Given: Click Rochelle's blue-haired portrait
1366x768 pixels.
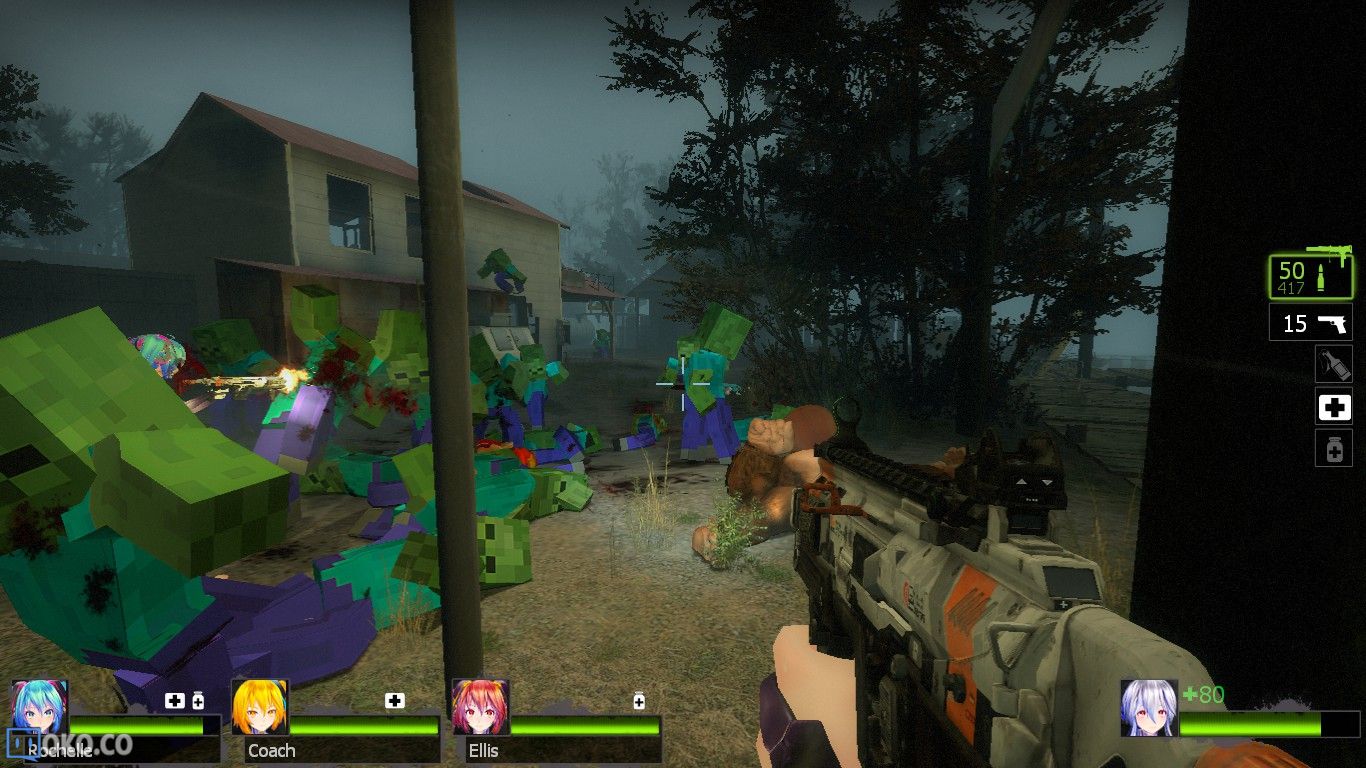Looking at the screenshot, I should pyautogui.click(x=40, y=707).
